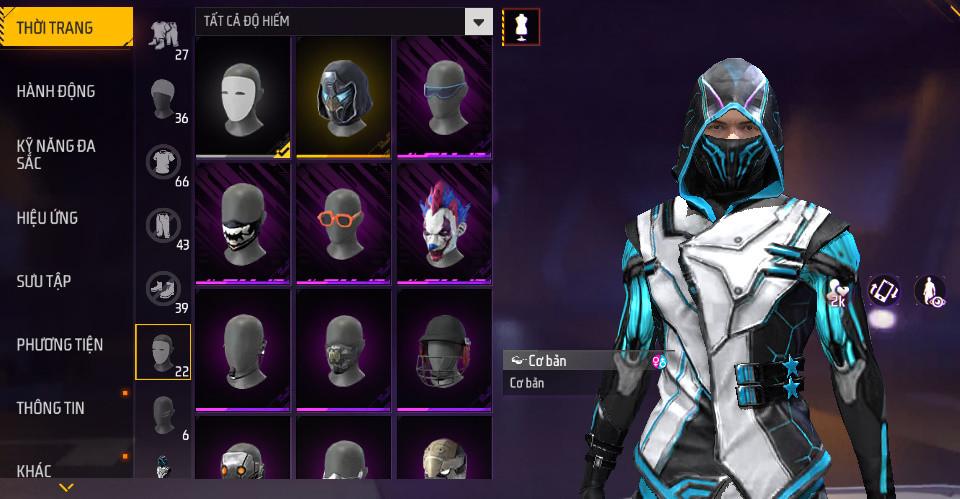Open the shirt category with 66 items
The width and height of the screenshot is (960, 499).
[x=164, y=164]
